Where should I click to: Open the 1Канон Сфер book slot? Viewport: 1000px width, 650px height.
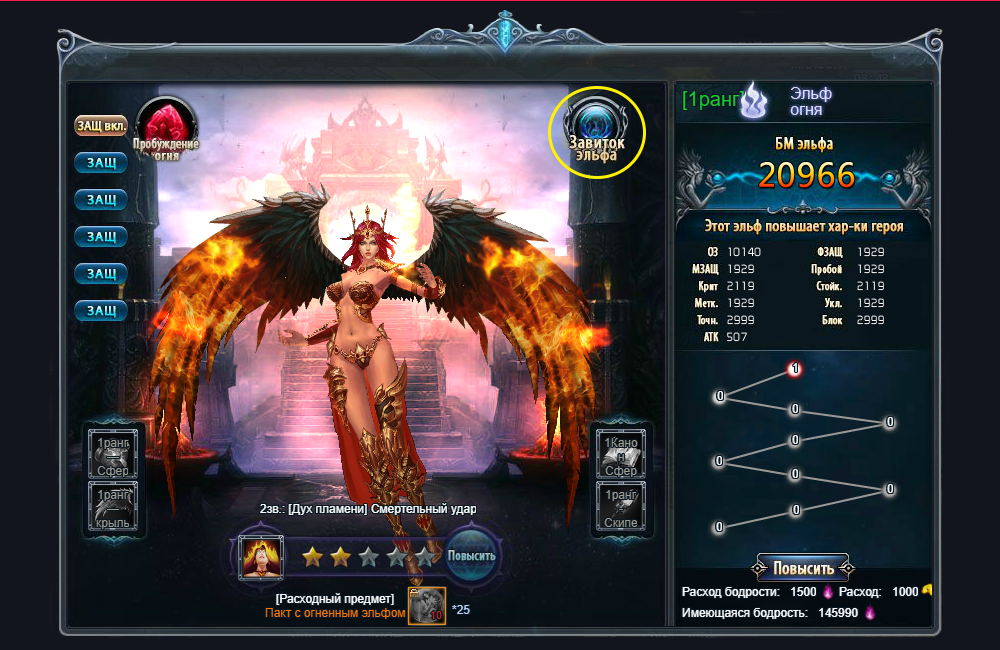[621, 454]
